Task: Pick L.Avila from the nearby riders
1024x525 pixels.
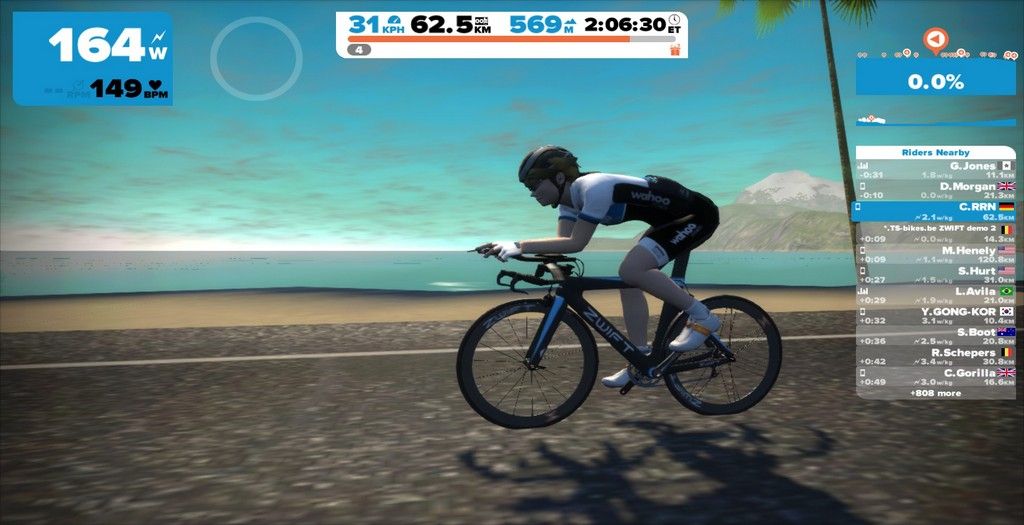Action: [x=935, y=295]
